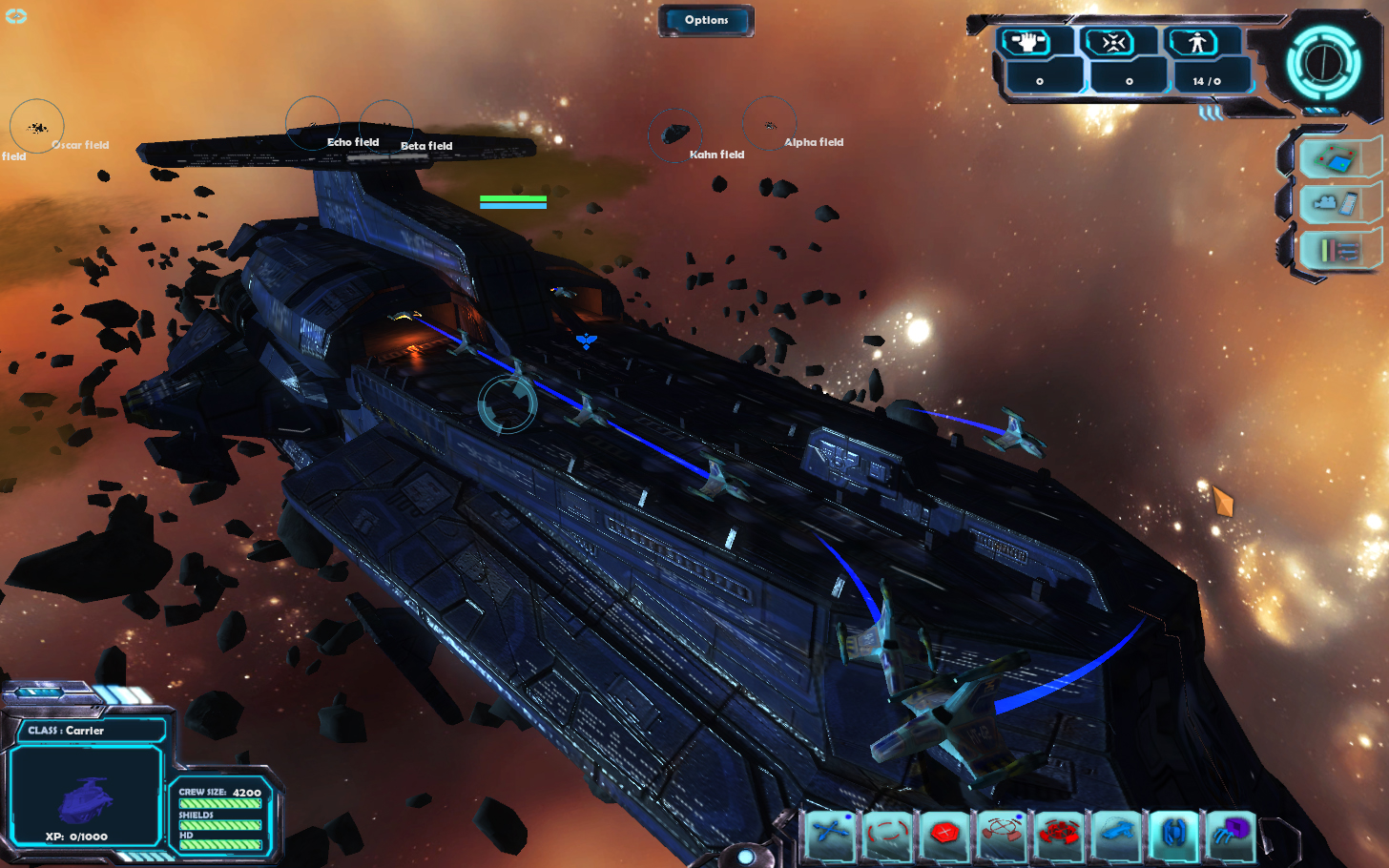The image size is (1389, 868).
Task: Activate the purple cube claw command
Action: click(x=1231, y=833)
